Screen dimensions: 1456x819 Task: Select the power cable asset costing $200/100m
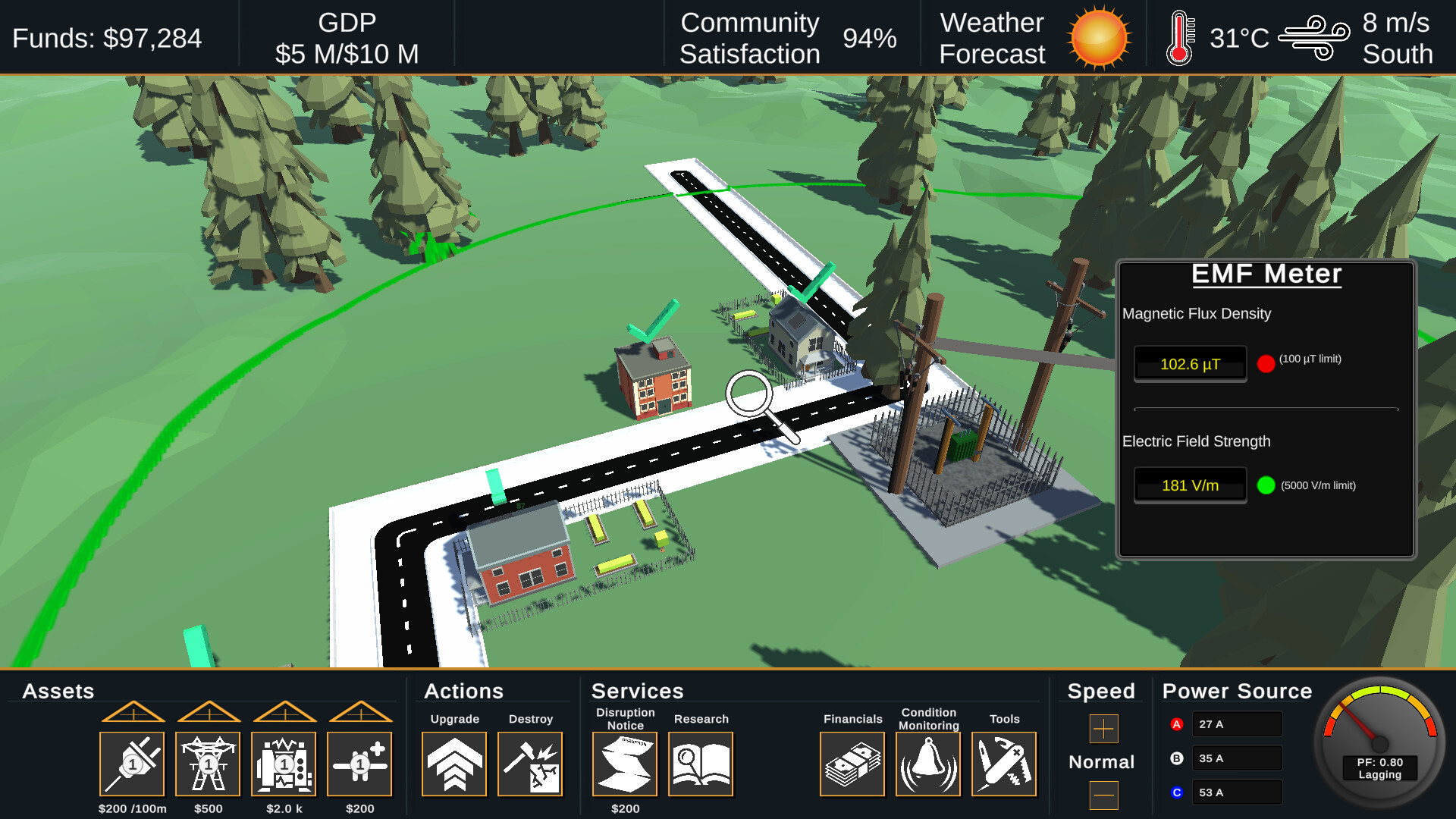131,764
